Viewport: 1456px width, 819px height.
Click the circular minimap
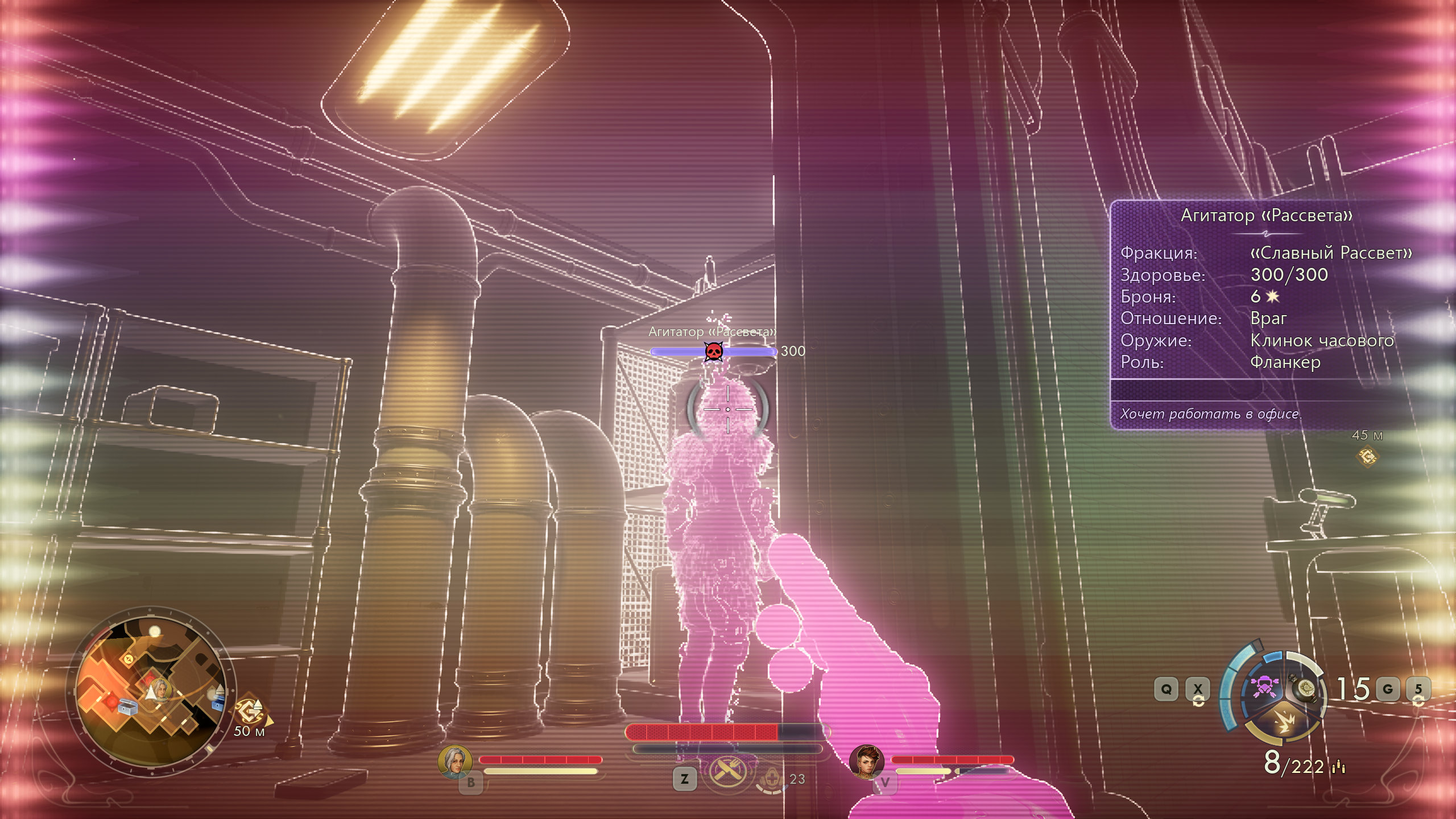pyautogui.click(x=151, y=691)
